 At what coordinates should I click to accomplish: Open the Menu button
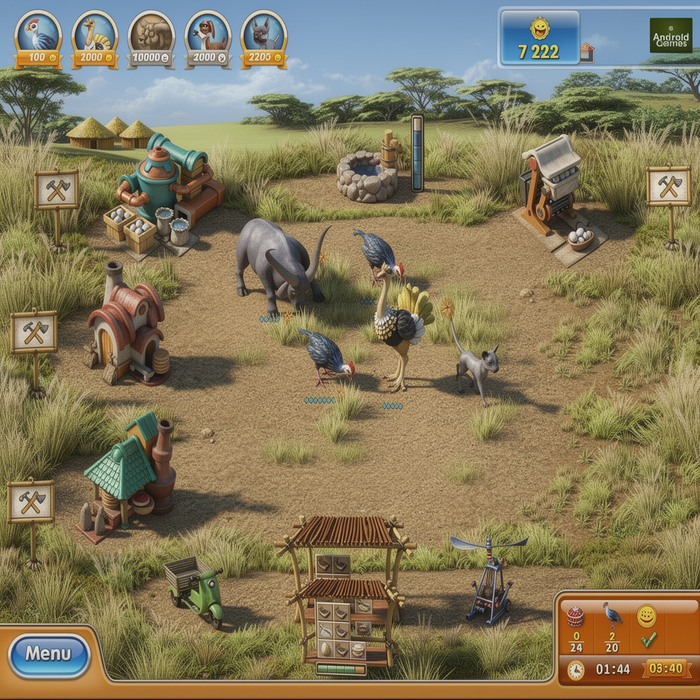point(49,654)
